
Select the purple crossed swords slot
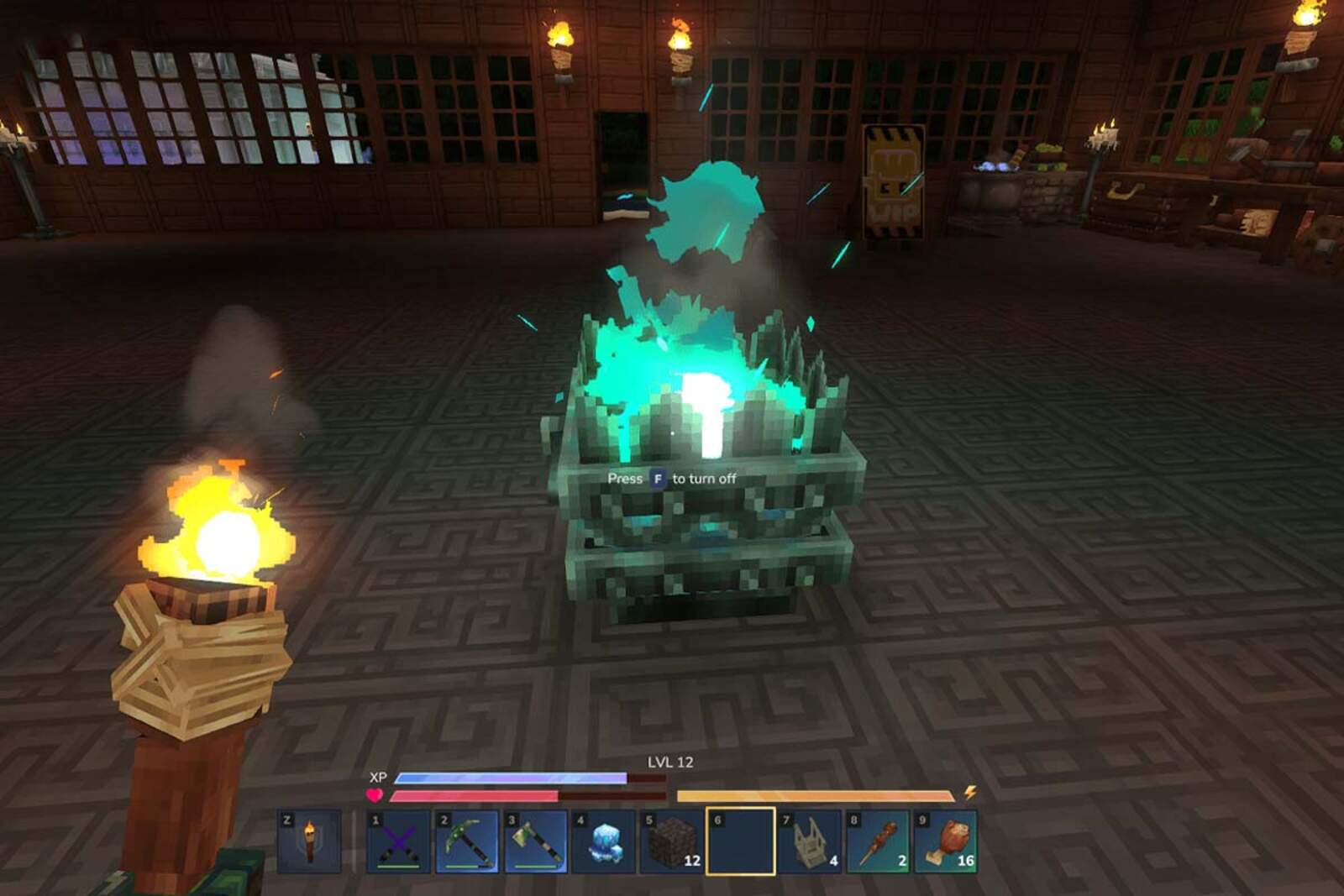(399, 841)
